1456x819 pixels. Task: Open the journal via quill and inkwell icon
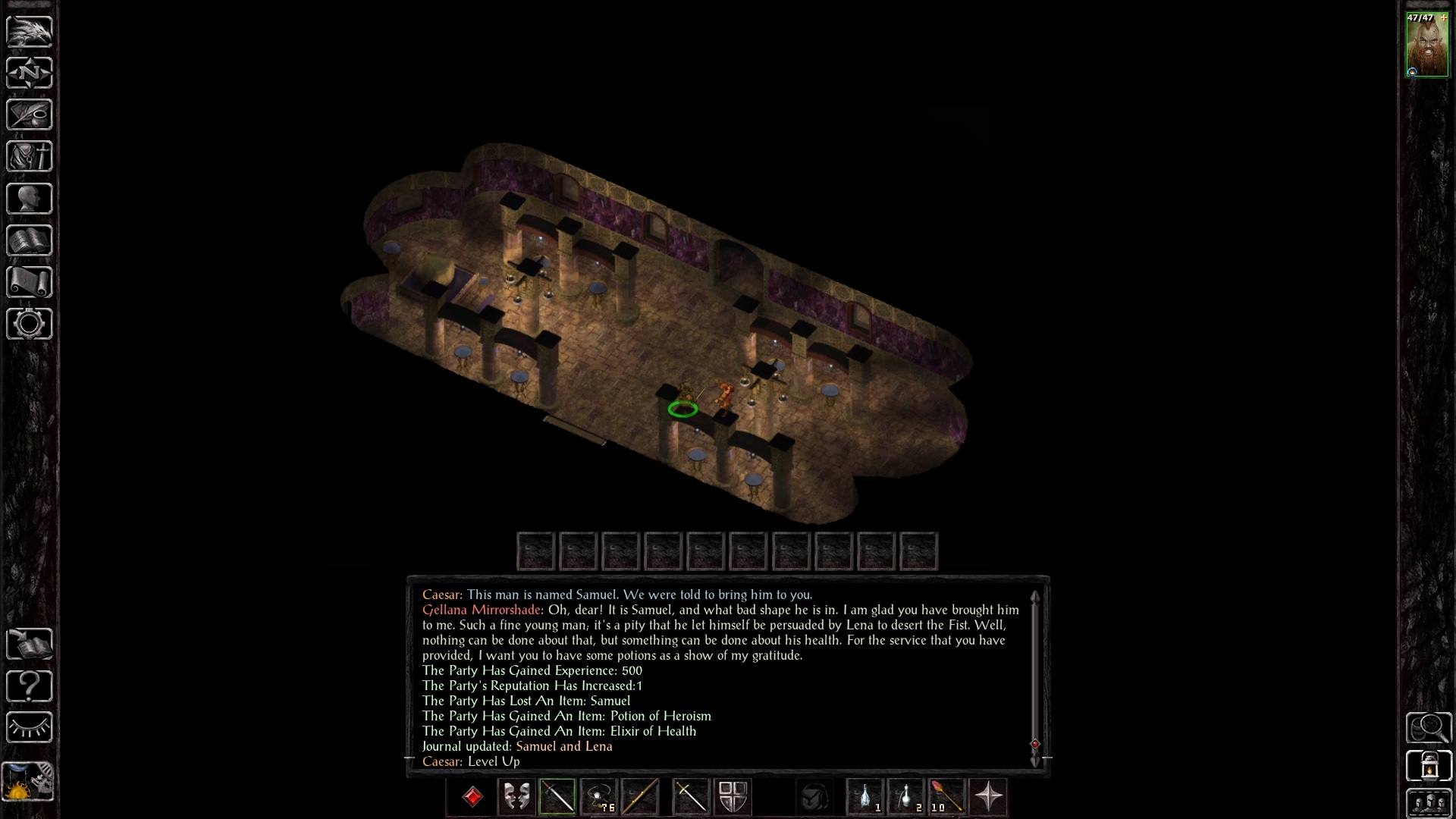(30, 115)
